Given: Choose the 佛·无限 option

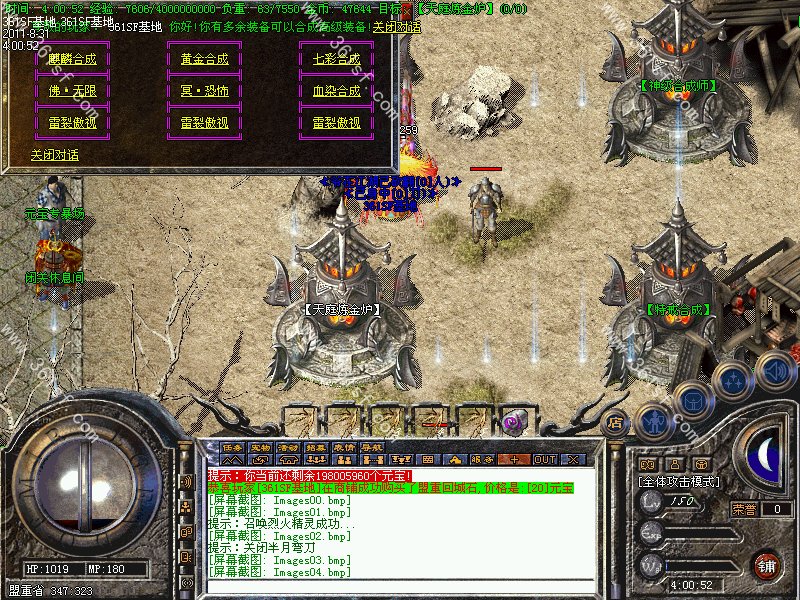Looking at the screenshot, I should click(72, 91).
